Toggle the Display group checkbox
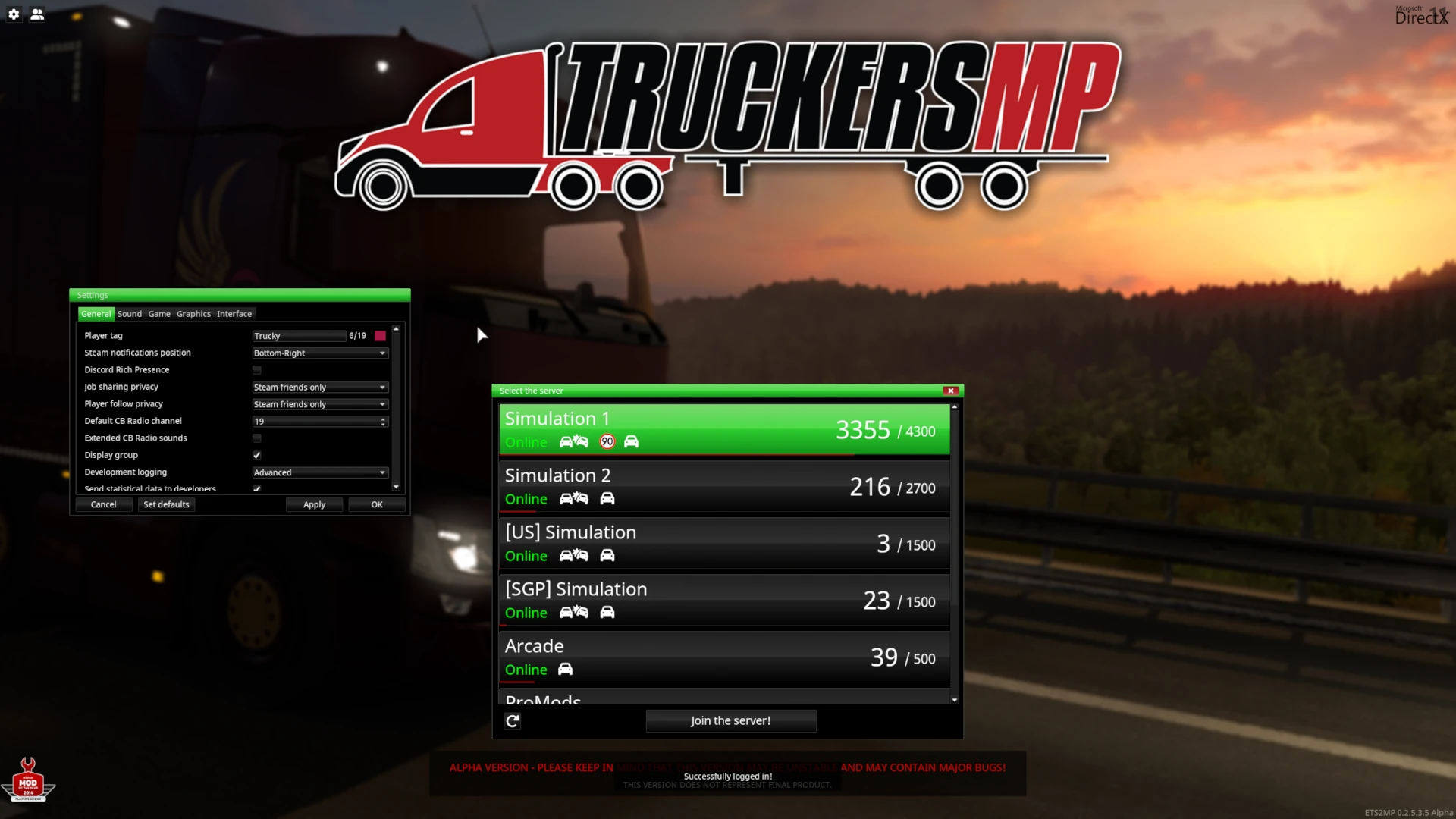Image resolution: width=1456 pixels, height=819 pixels. click(x=257, y=456)
